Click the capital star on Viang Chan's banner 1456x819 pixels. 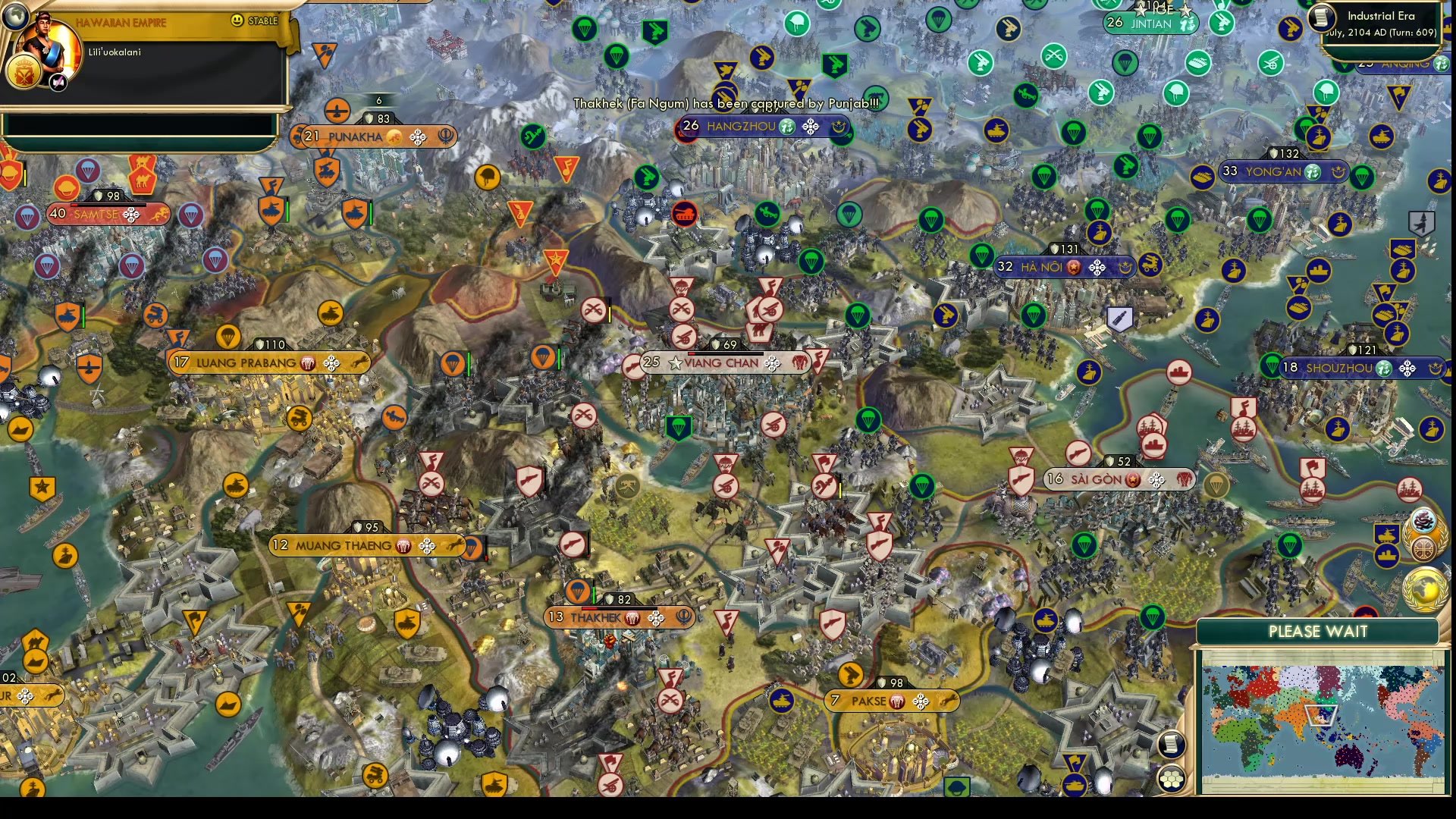tap(673, 362)
